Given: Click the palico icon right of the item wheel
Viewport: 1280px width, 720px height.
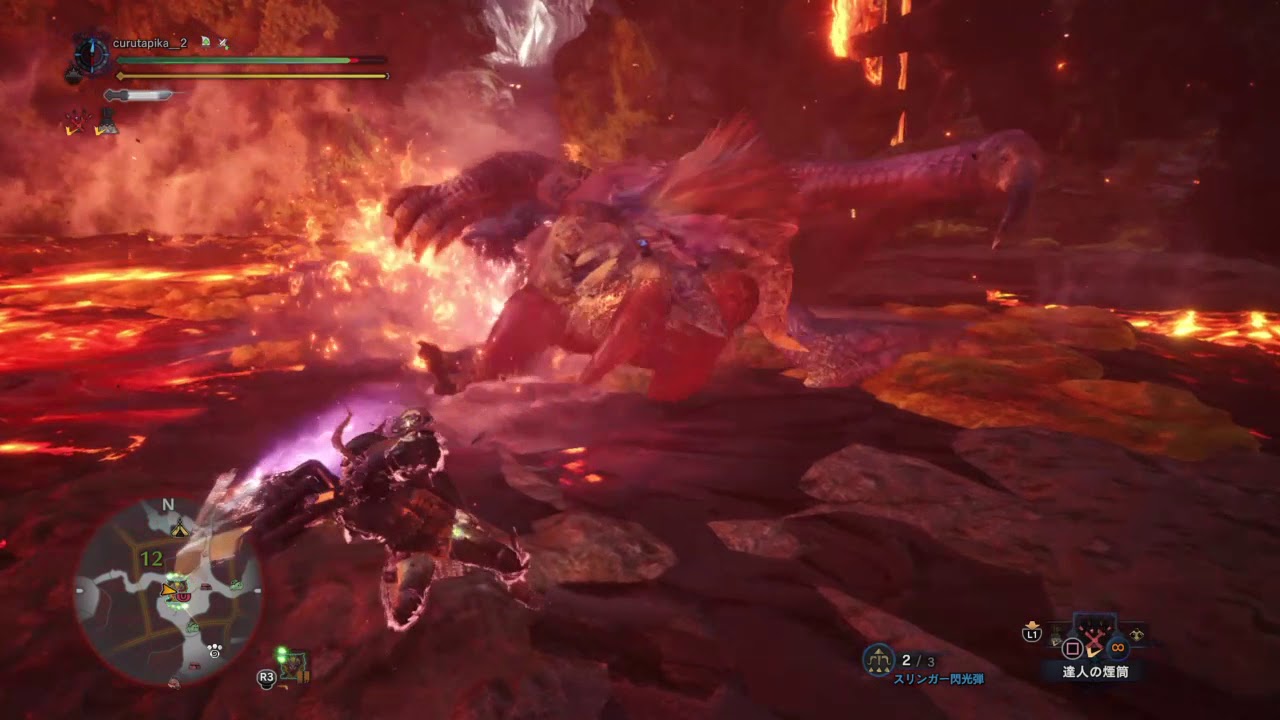Looking at the screenshot, I should [1137, 633].
